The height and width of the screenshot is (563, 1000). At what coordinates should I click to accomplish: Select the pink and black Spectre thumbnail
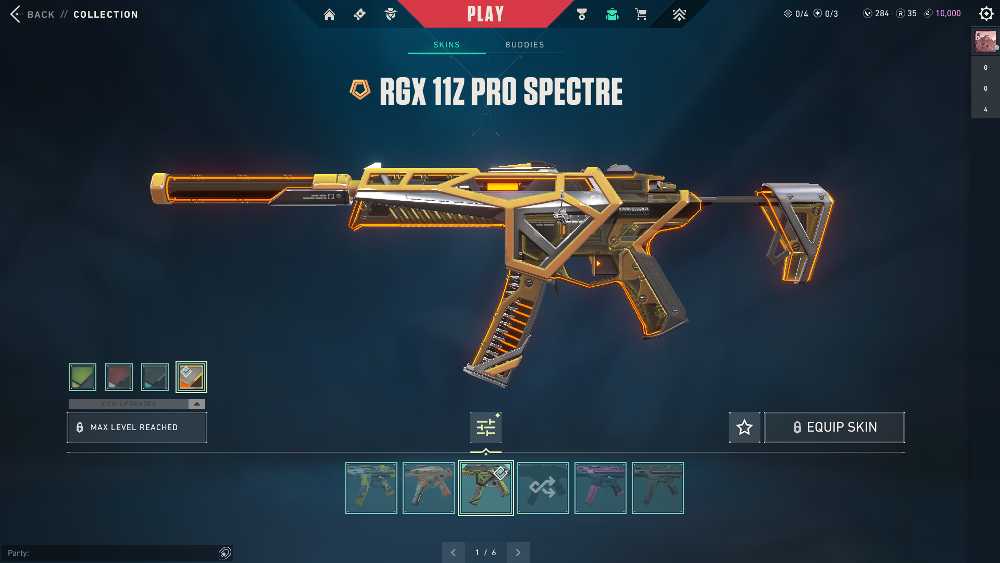coord(601,488)
